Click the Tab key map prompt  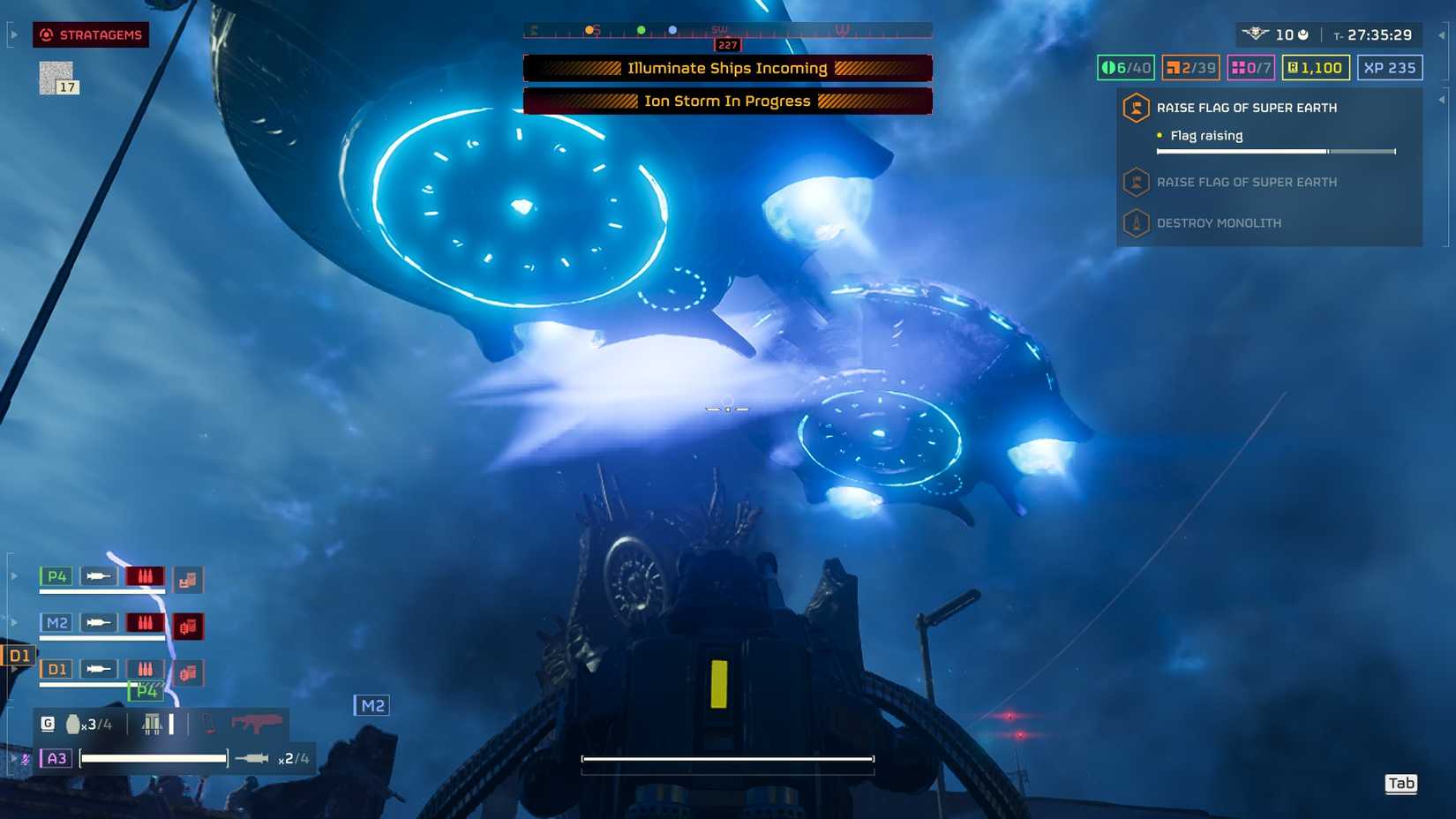1401,783
